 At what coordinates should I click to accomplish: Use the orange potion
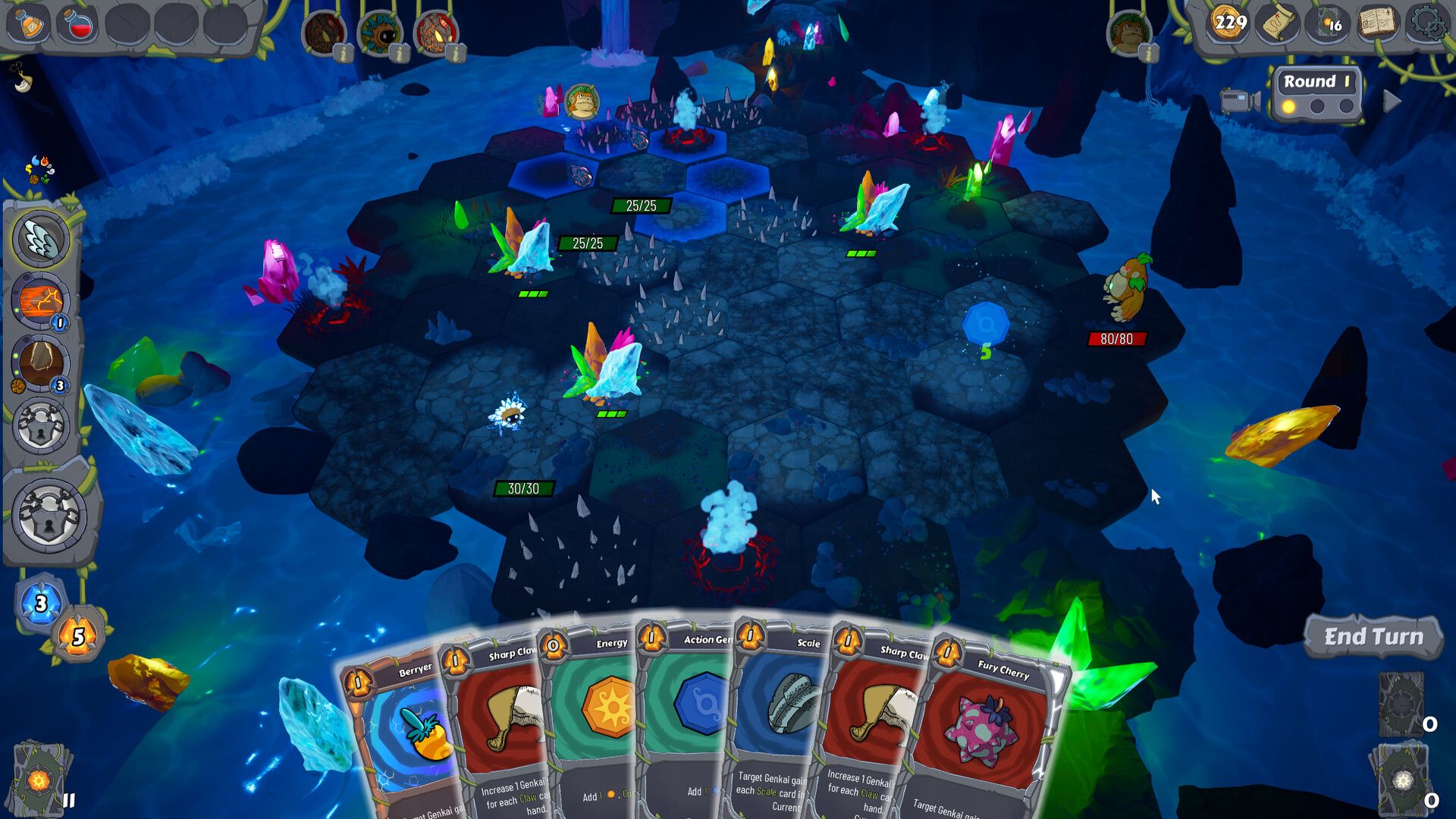click(30, 24)
